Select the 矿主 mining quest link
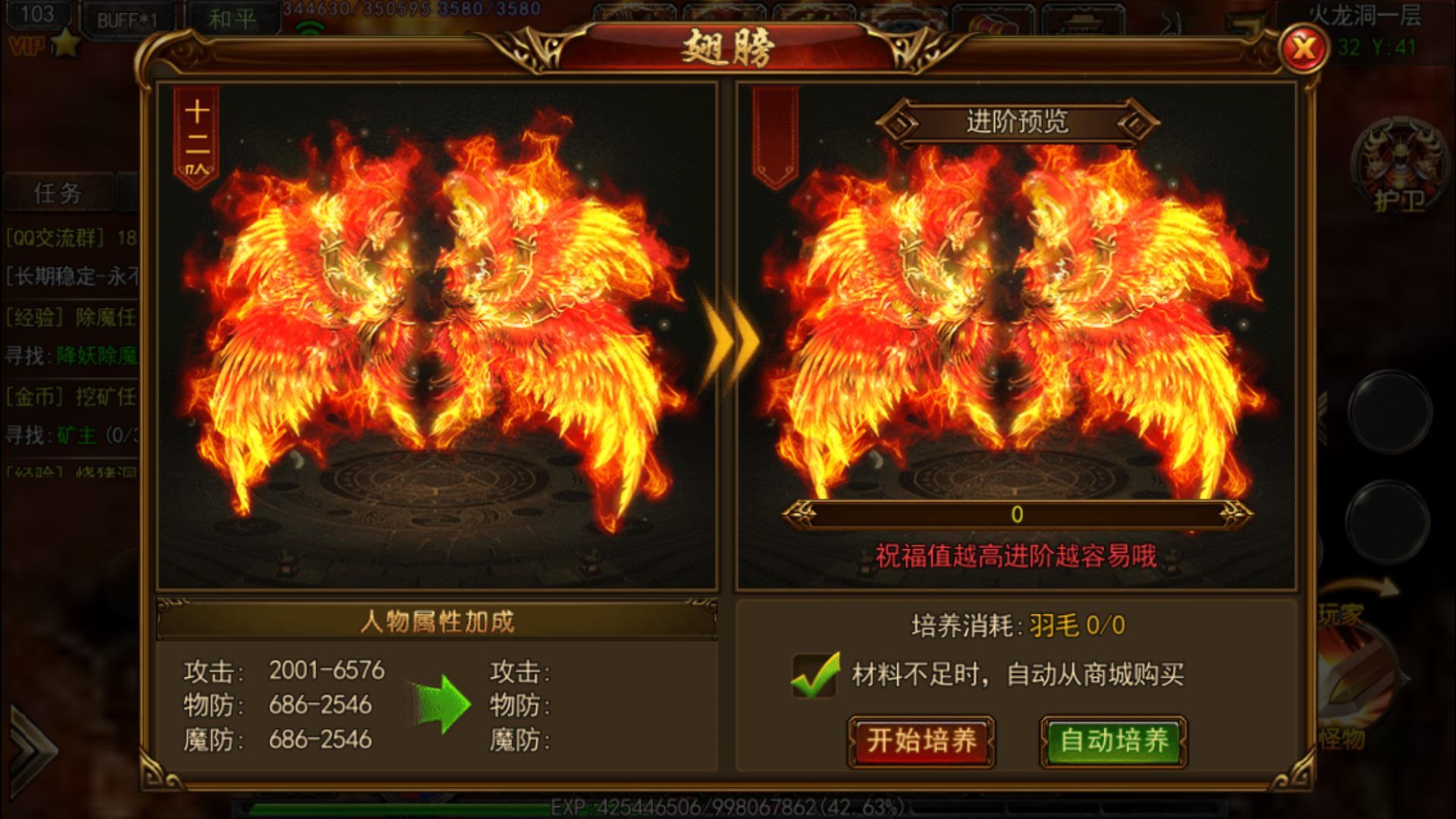Viewport: 1456px width, 819px height. tap(76, 435)
